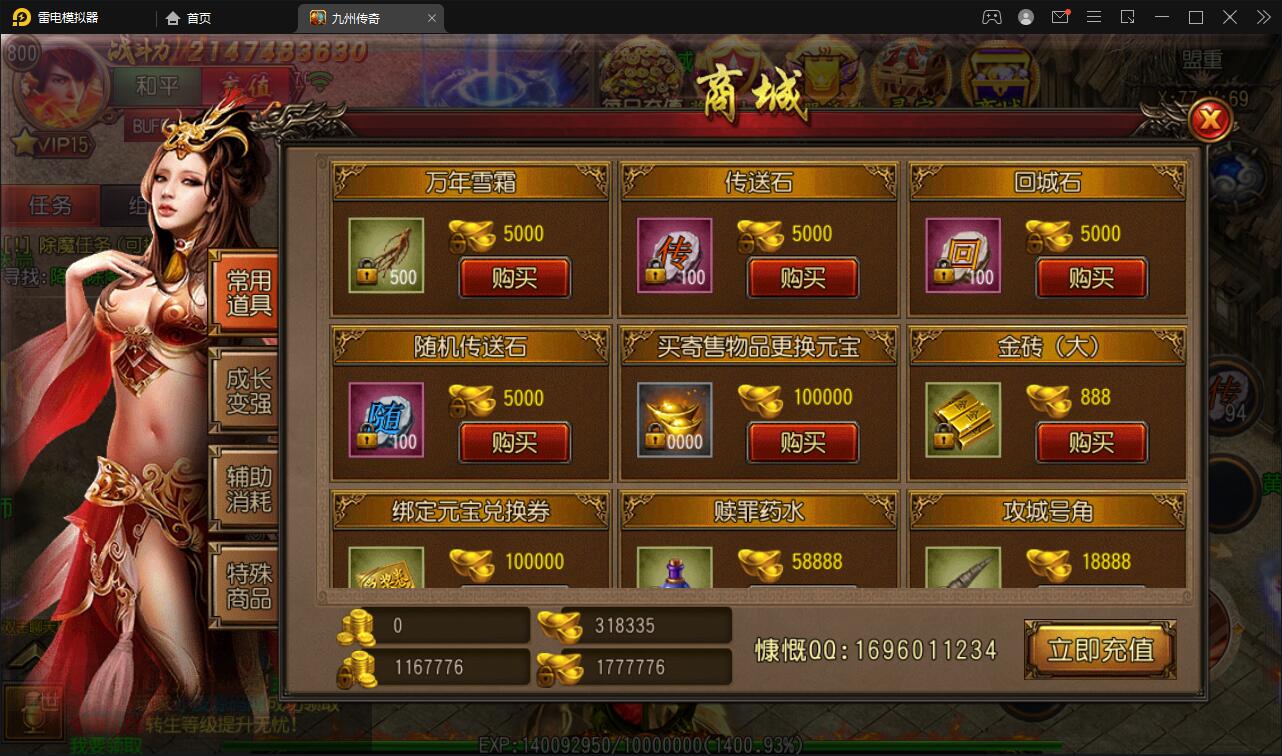Click 购买 to buy 万年雪霜

(x=514, y=279)
